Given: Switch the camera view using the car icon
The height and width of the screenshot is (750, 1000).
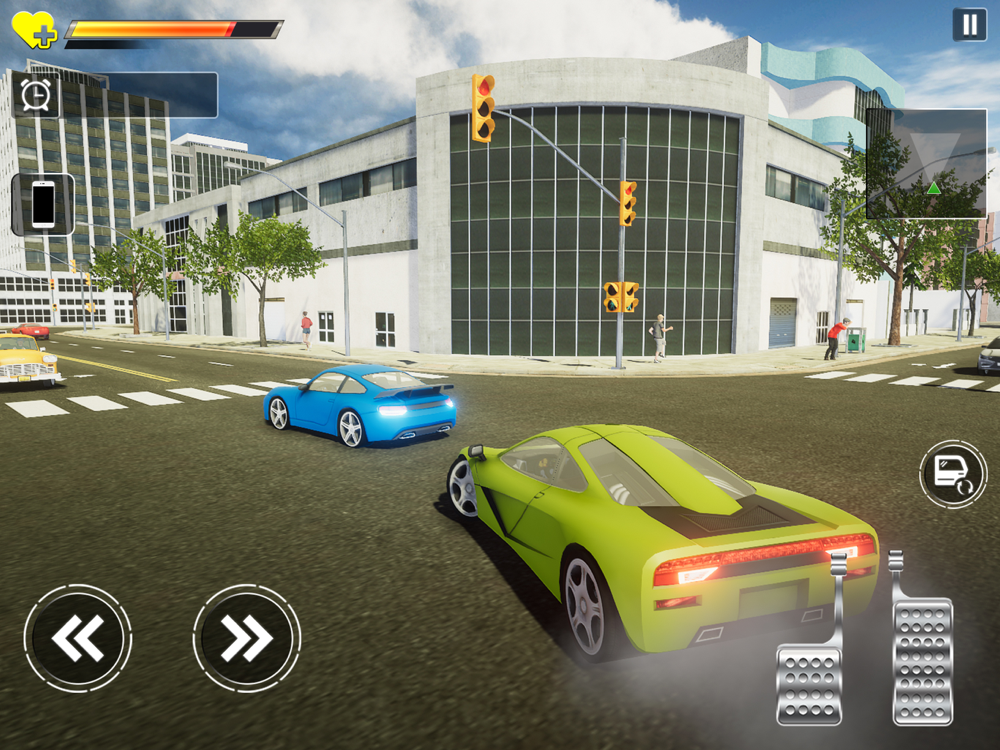Looking at the screenshot, I should tap(952, 473).
